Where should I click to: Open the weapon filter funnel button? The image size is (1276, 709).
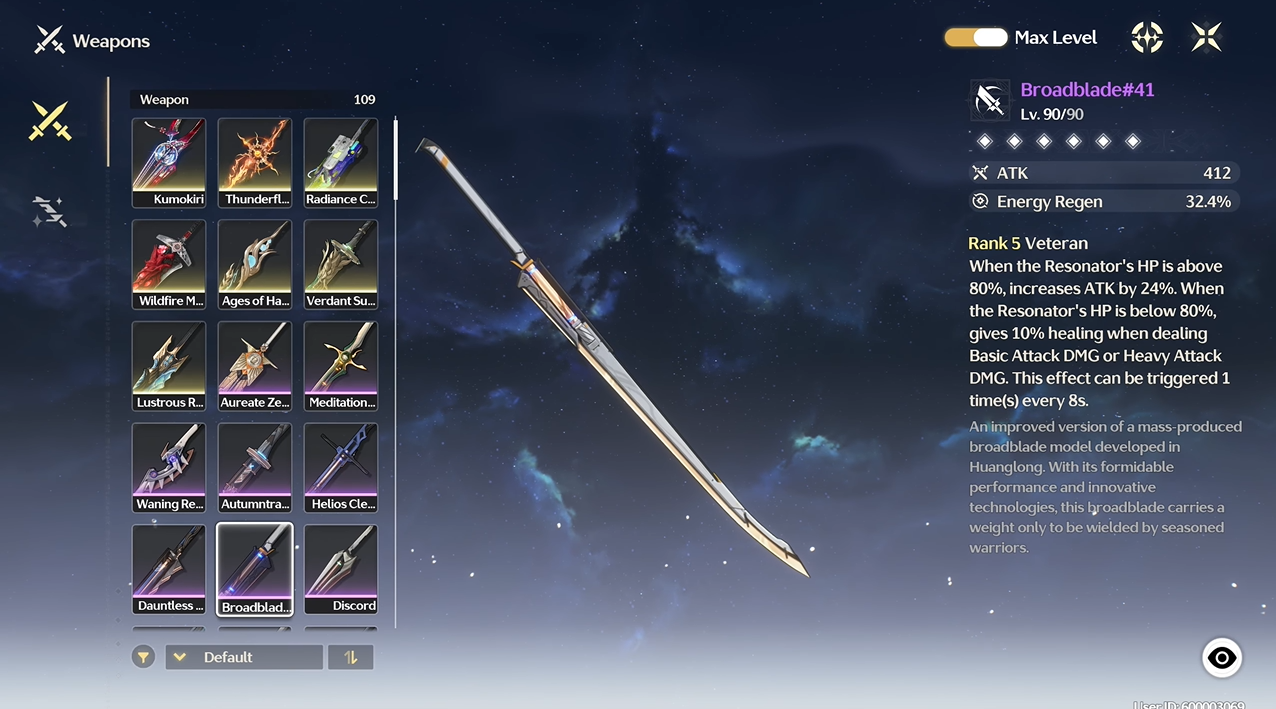[144, 657]
